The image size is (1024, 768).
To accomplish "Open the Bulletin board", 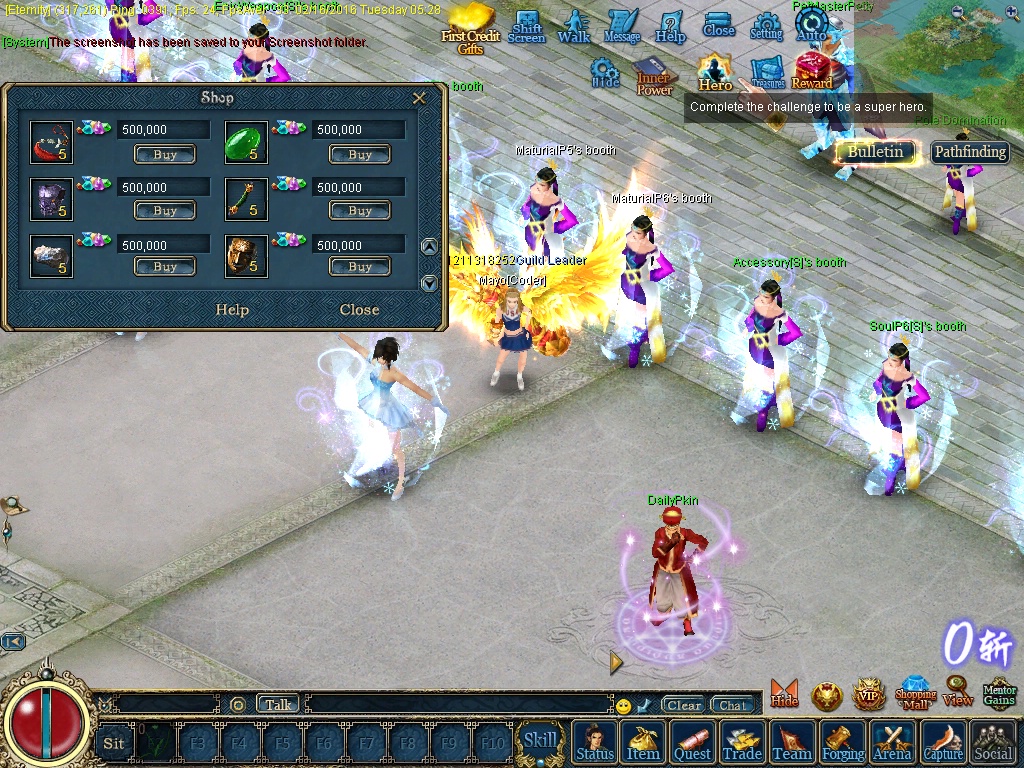I will [876, 152].
